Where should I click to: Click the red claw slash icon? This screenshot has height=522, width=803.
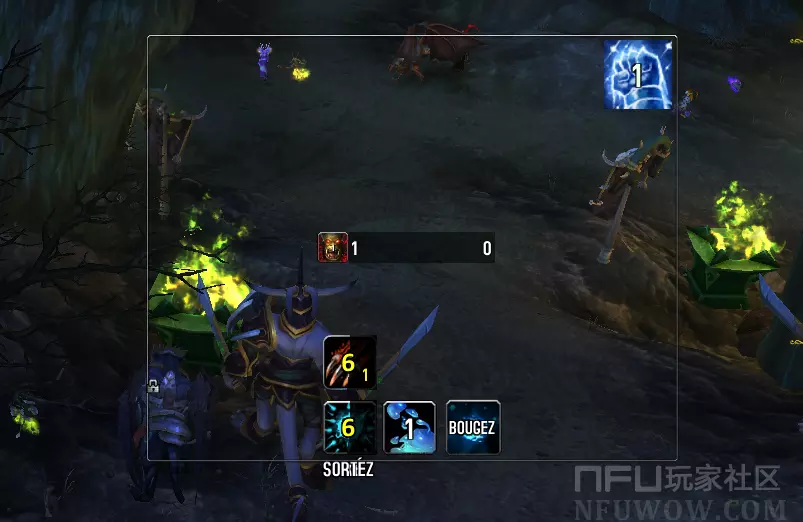pyautogui.click(x=350, y=362)
